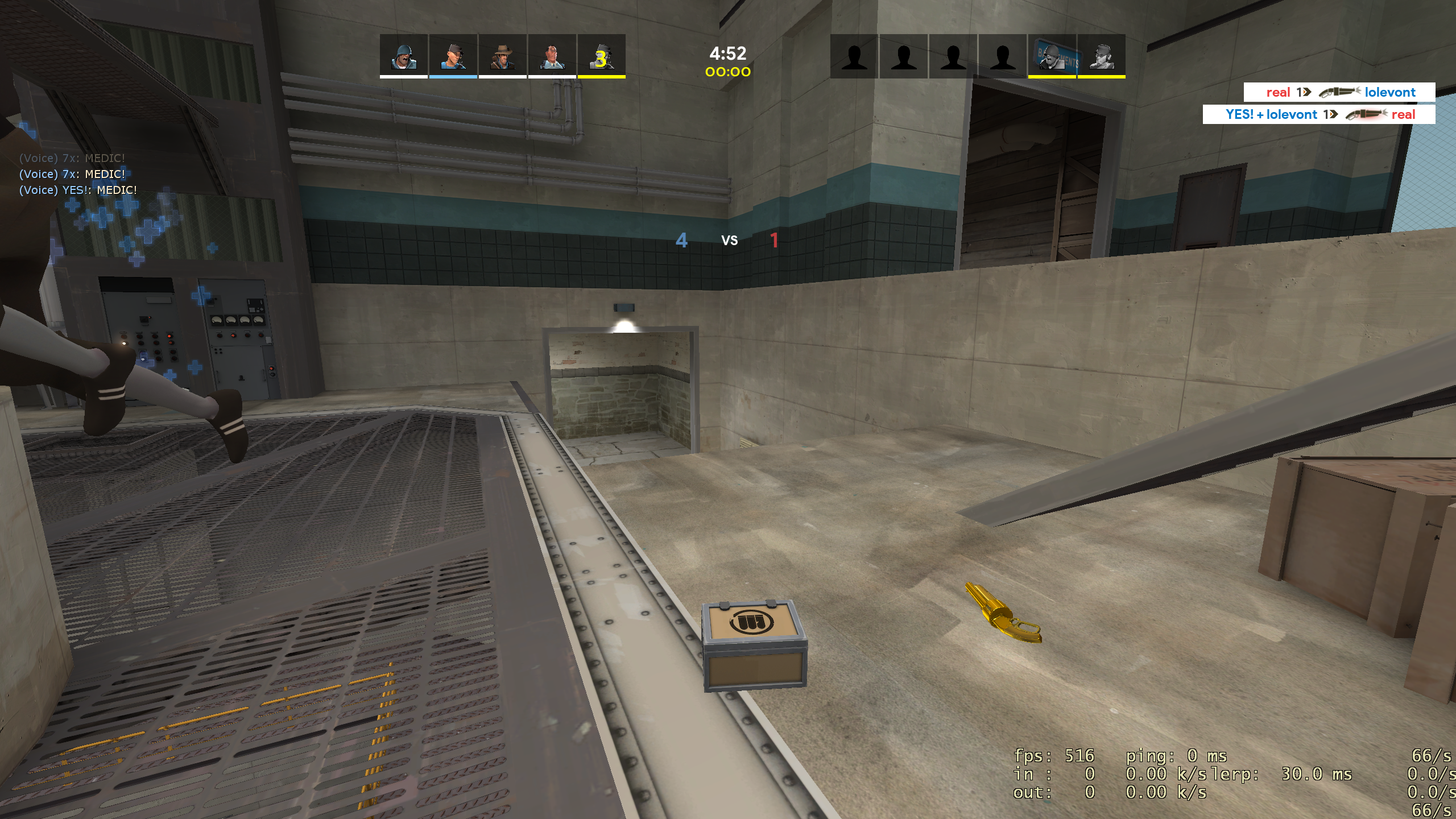Choose the Scout portrait with blue underline

click(x=453, y=55)
